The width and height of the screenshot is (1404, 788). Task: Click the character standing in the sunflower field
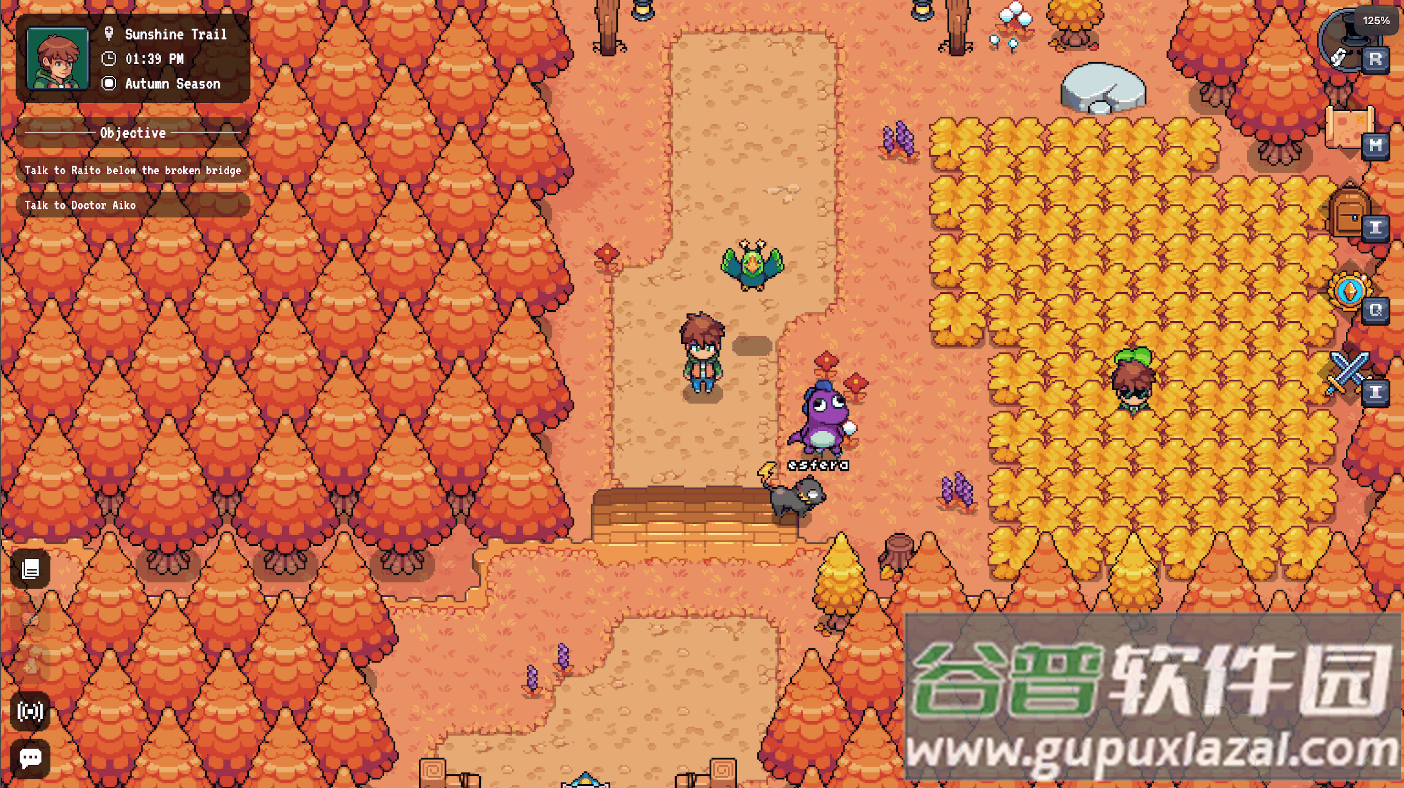[1135, 380]
